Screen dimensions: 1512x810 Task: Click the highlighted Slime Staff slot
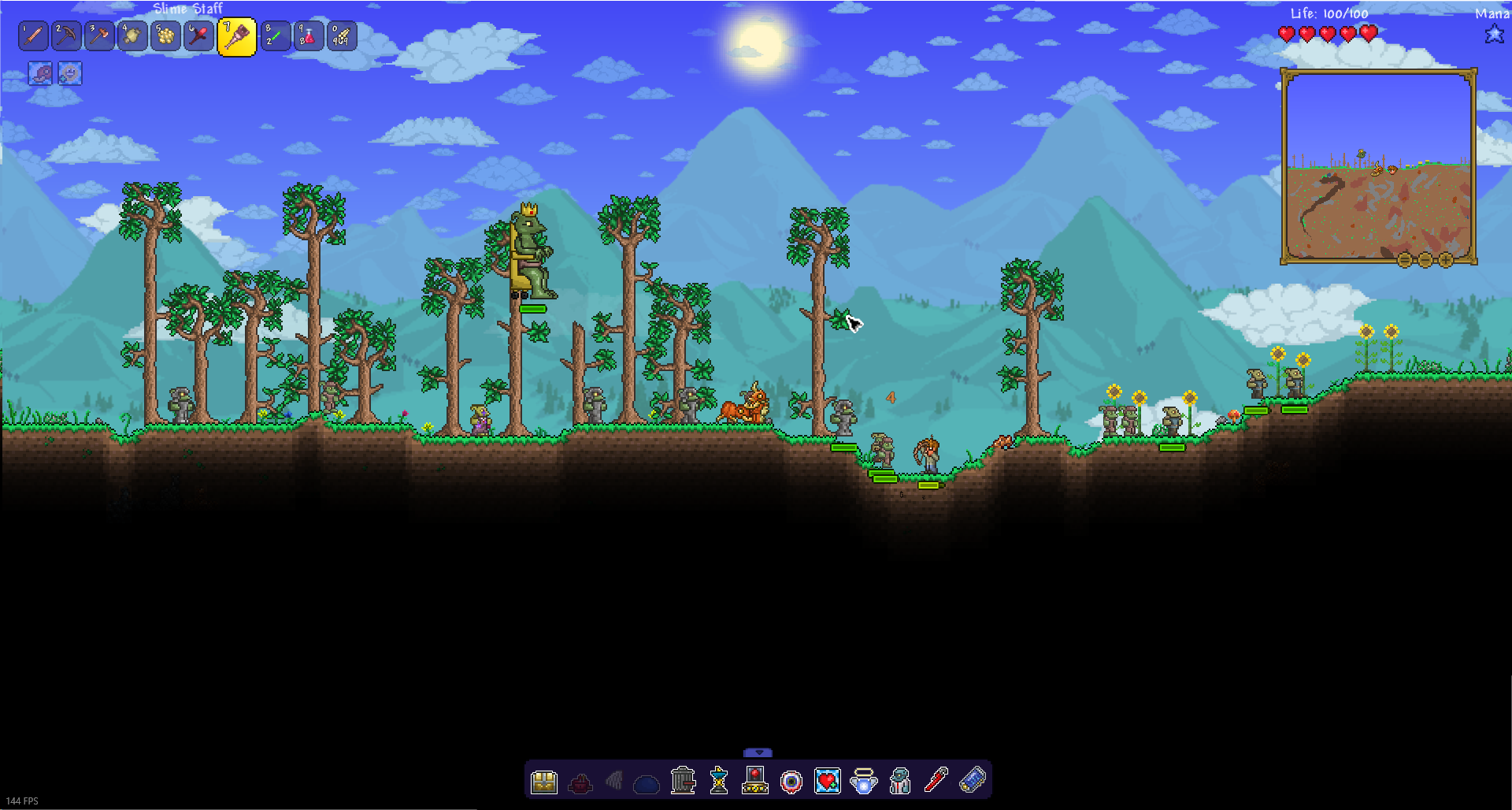point(237,37)
